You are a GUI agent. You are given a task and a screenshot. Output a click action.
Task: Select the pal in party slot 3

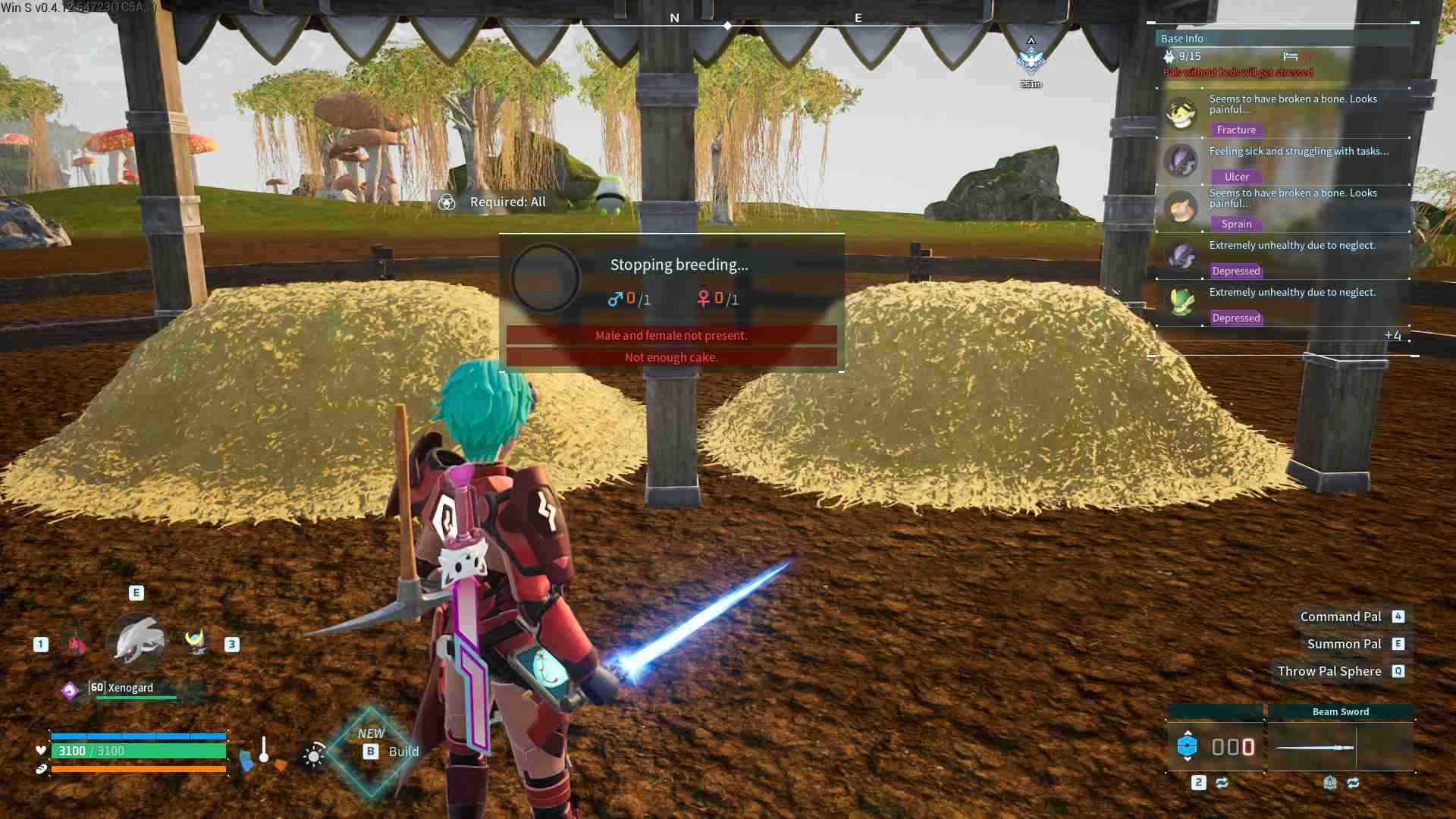[x=195, y=642]
